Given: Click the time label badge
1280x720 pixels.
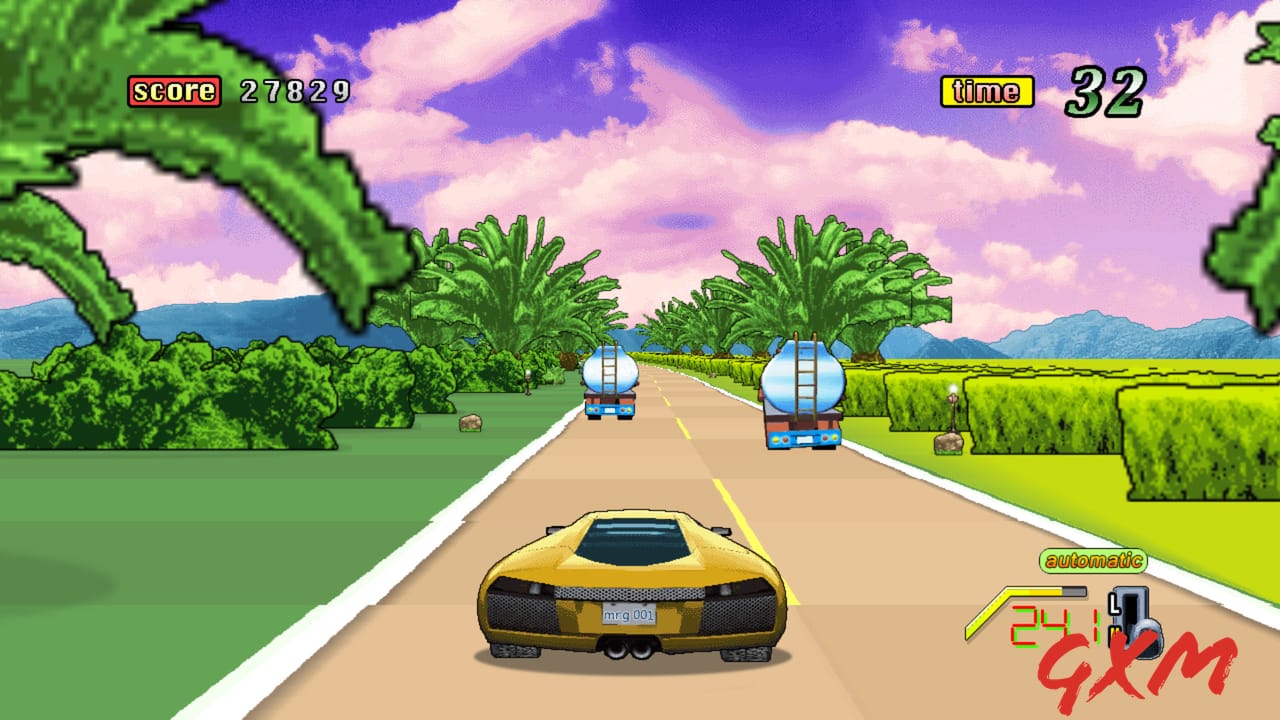Looking at the screenshot, I should click(x=985, y=91).
